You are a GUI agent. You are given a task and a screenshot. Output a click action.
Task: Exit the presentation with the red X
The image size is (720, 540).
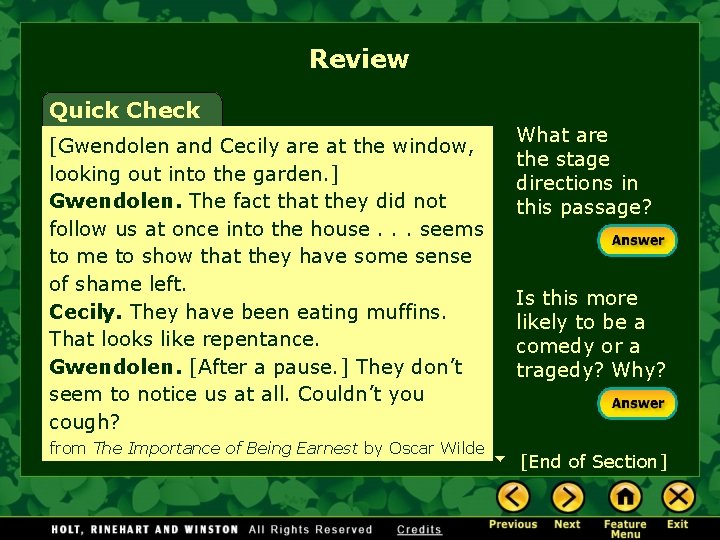678,497
